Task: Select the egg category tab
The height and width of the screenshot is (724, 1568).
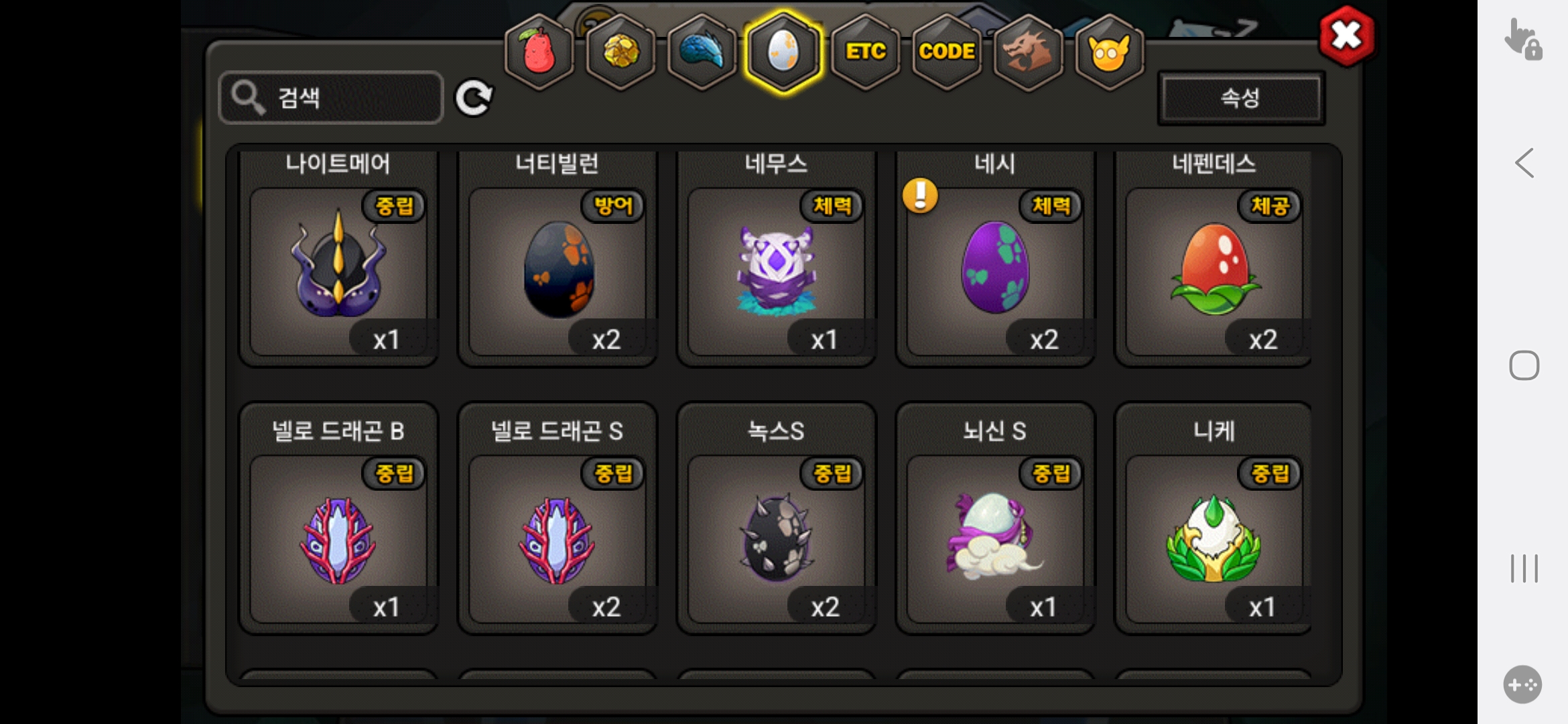Action: 783,52
